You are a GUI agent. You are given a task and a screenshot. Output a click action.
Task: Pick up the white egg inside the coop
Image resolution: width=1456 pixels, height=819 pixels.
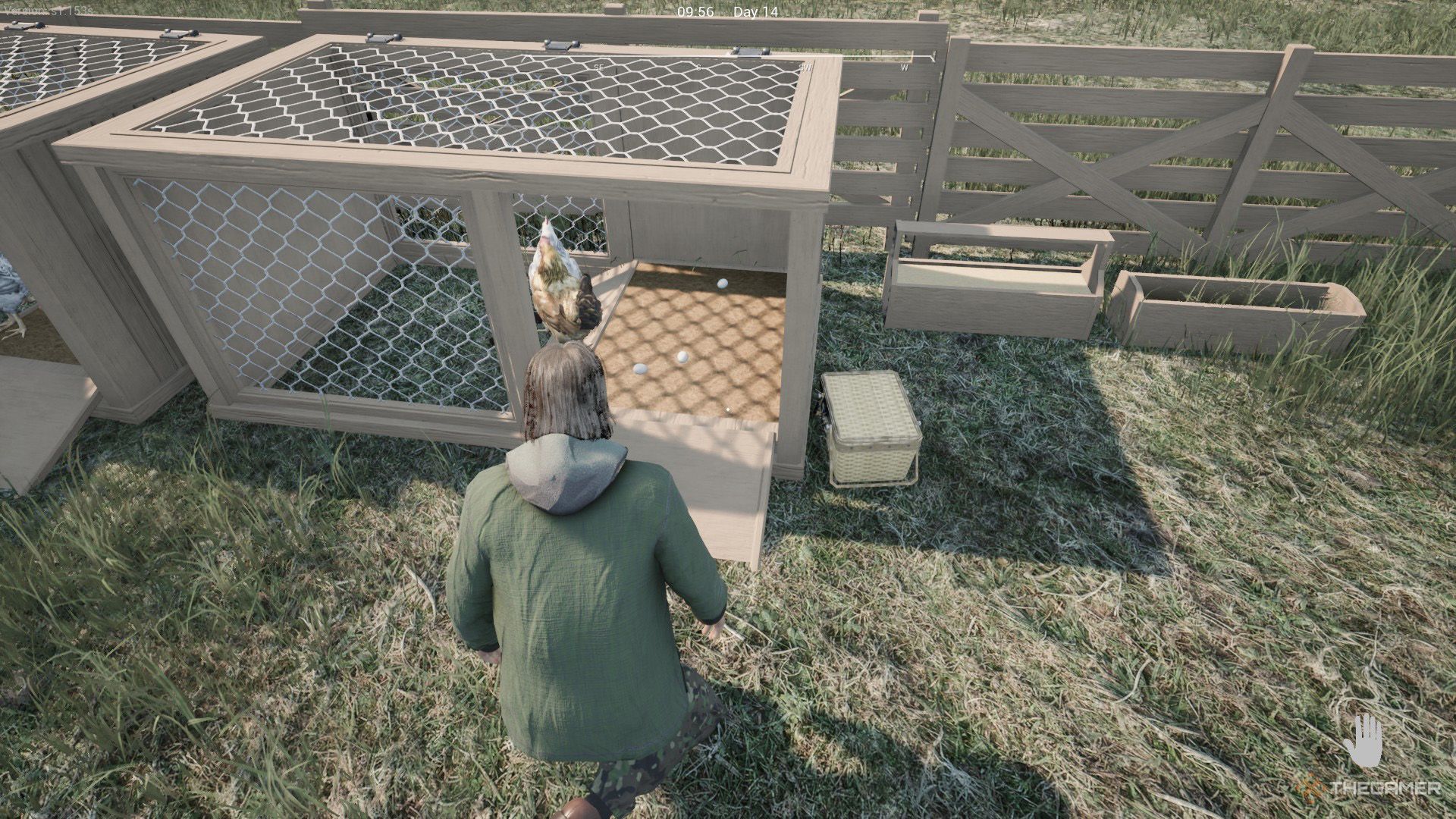coord(682,356)
